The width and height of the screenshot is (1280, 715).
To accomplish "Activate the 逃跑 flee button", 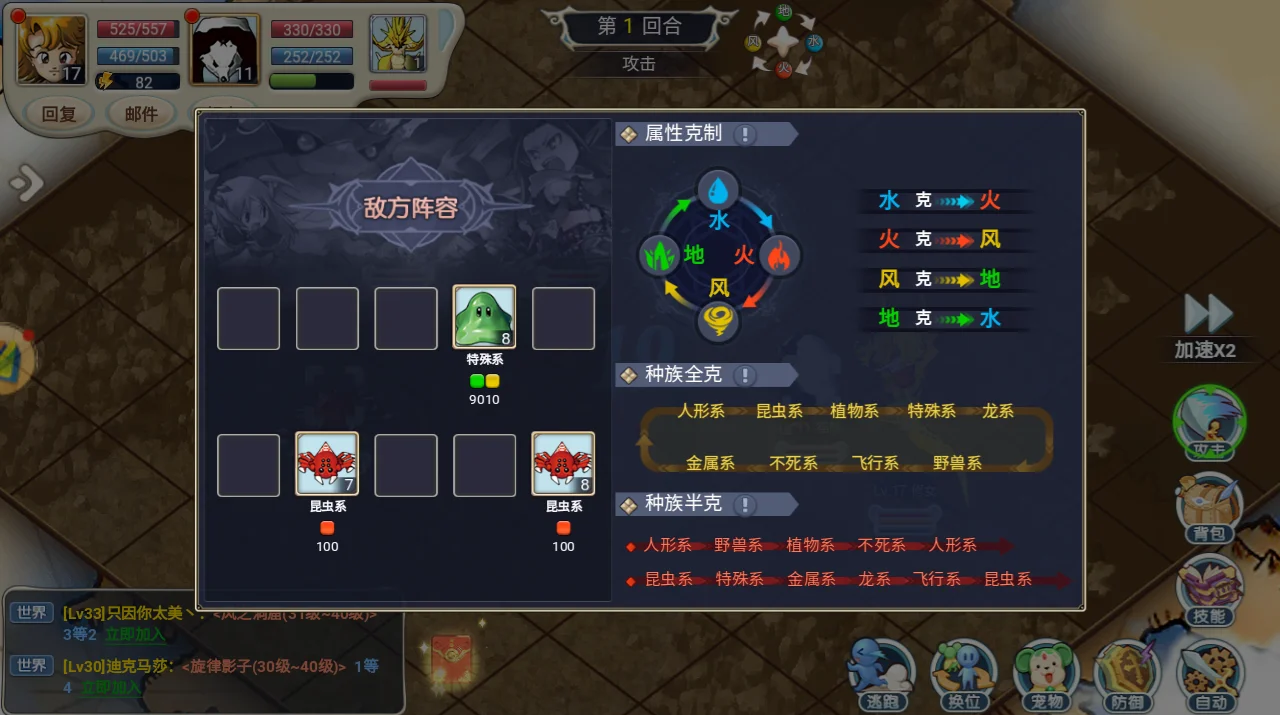I will pyautogui.click(x=880, y=672).
